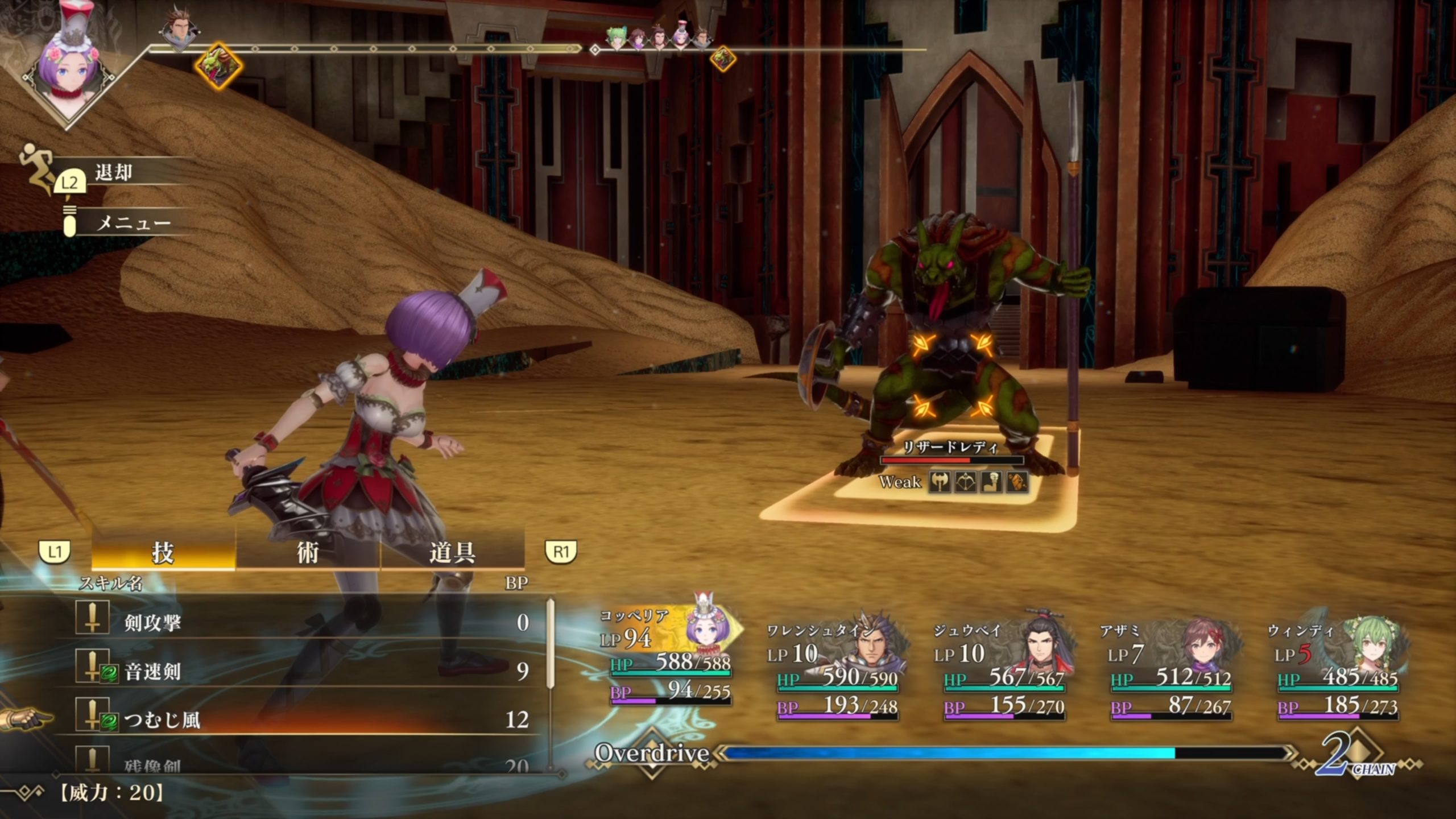The width and height of the screenshot is (1456, 819).
Task: Choose アザミ party status panel
Action: point(1170,671)
